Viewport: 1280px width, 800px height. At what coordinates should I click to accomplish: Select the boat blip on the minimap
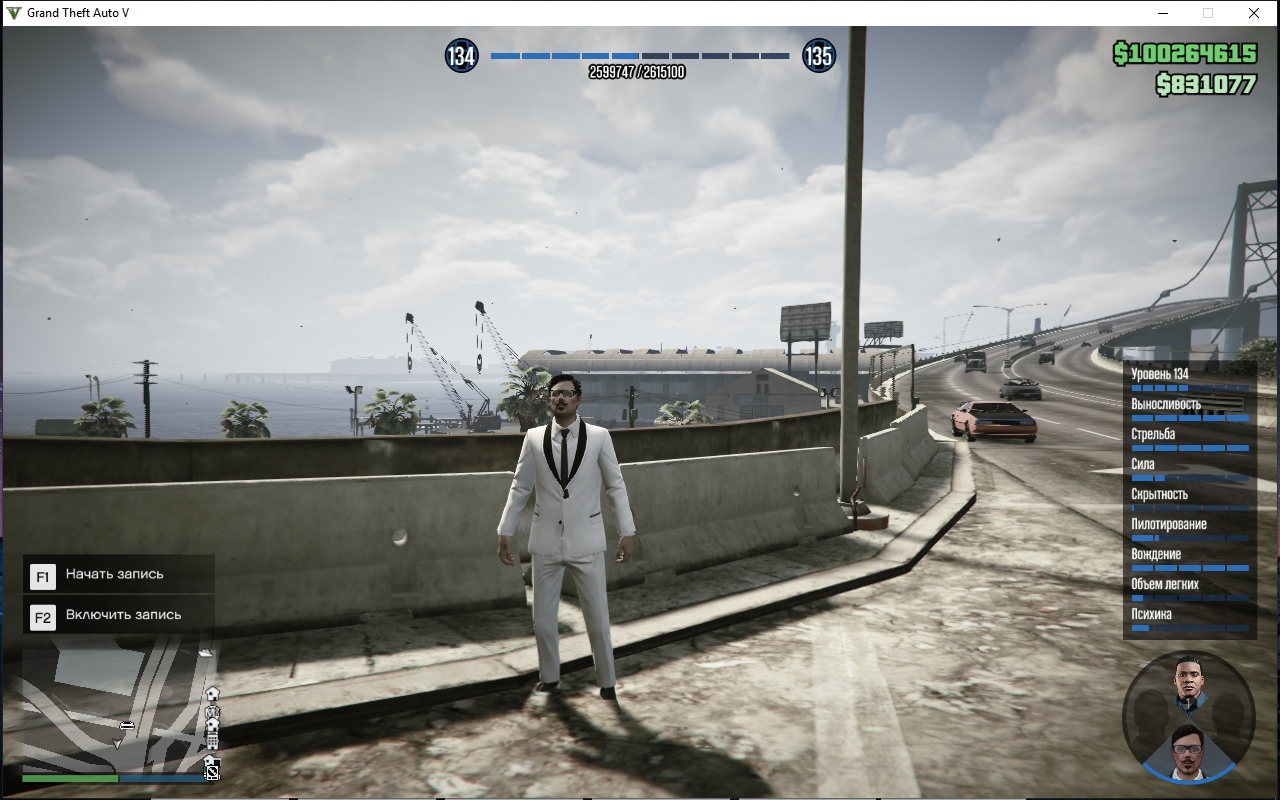[x=206, y=653]
